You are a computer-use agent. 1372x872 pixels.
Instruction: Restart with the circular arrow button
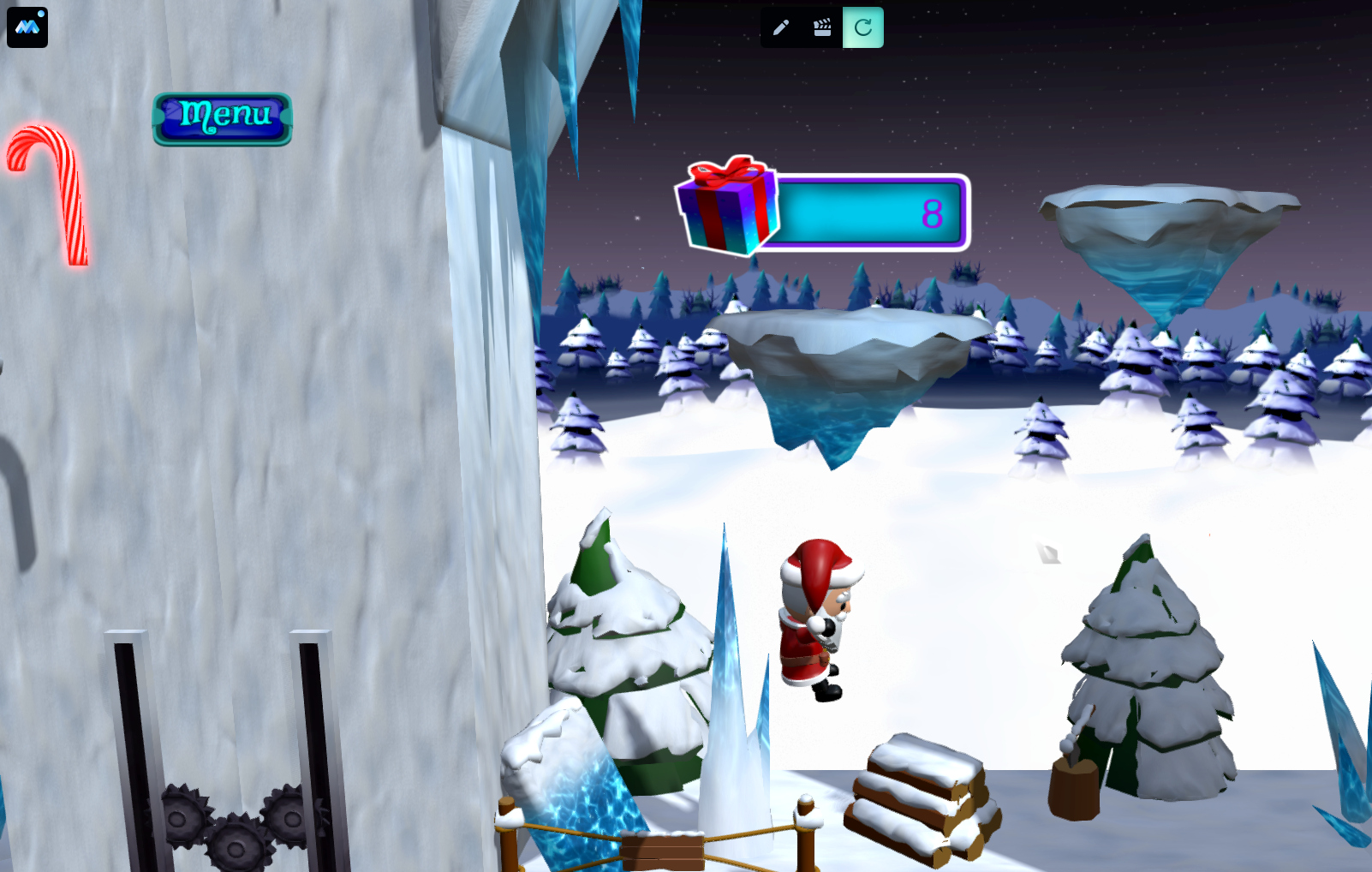pos(863,27)
